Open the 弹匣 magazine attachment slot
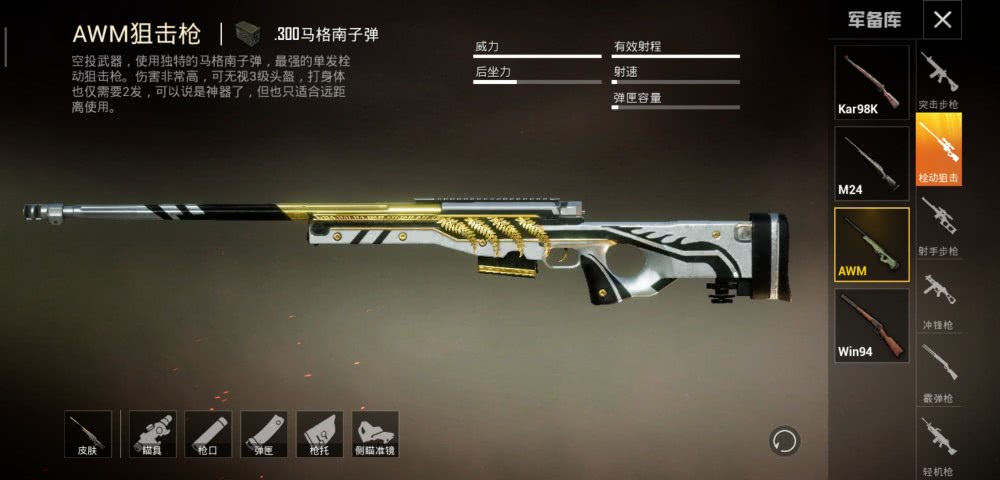 [264, 435]
